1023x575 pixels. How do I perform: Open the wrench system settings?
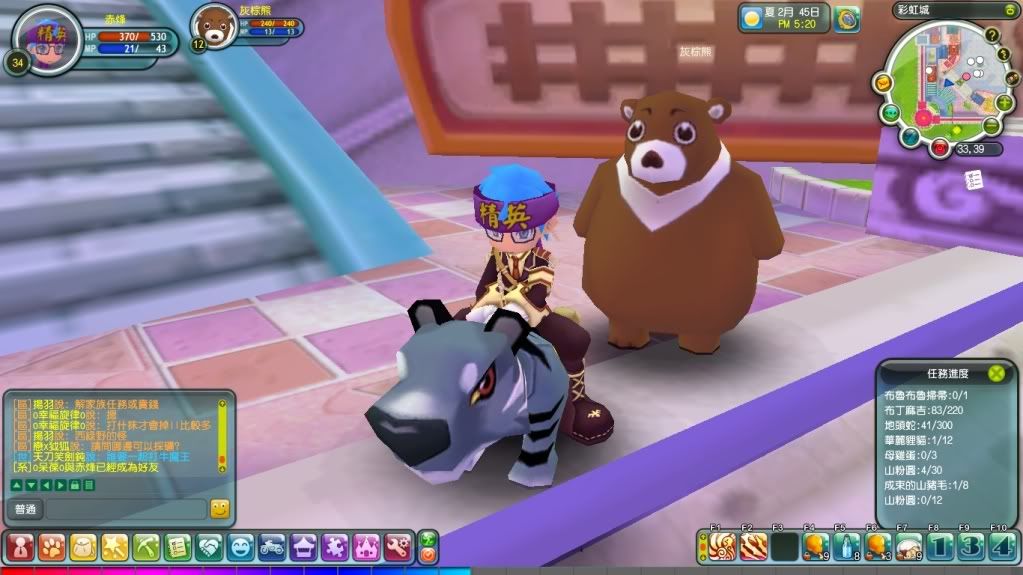click(397, 546)
